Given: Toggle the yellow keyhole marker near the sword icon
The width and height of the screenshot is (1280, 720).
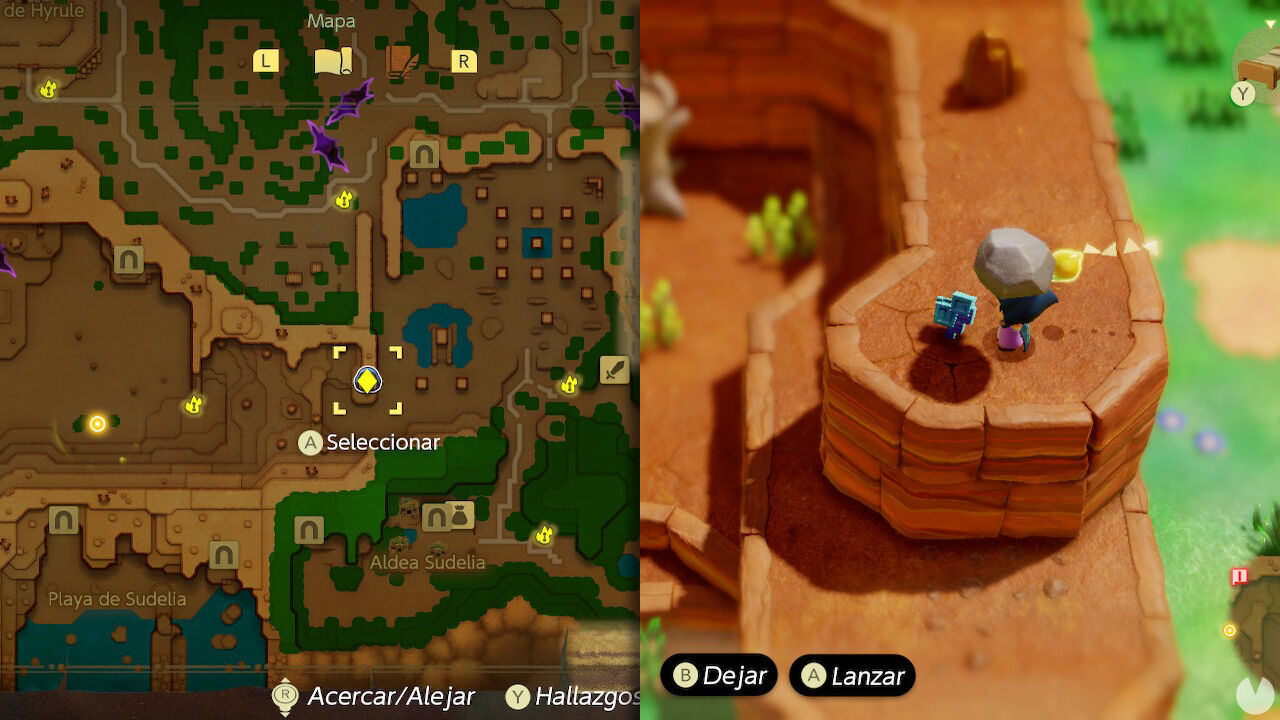Looking at the screenshot, I should (569, 385).
